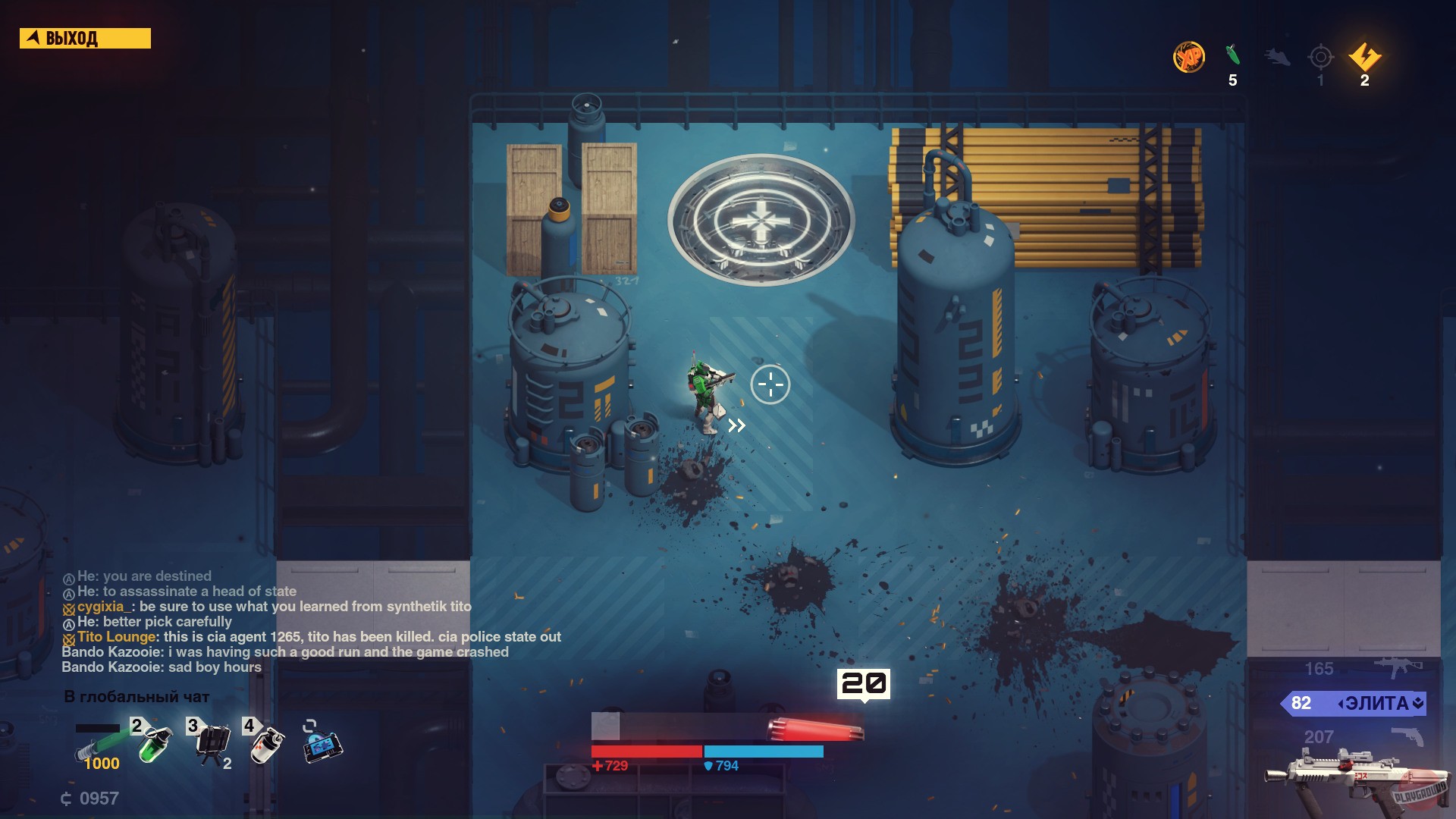Click the red health bar showing 729
Image resolution: width=1456 pixels, height=819 pixels.
coord(645,752)
